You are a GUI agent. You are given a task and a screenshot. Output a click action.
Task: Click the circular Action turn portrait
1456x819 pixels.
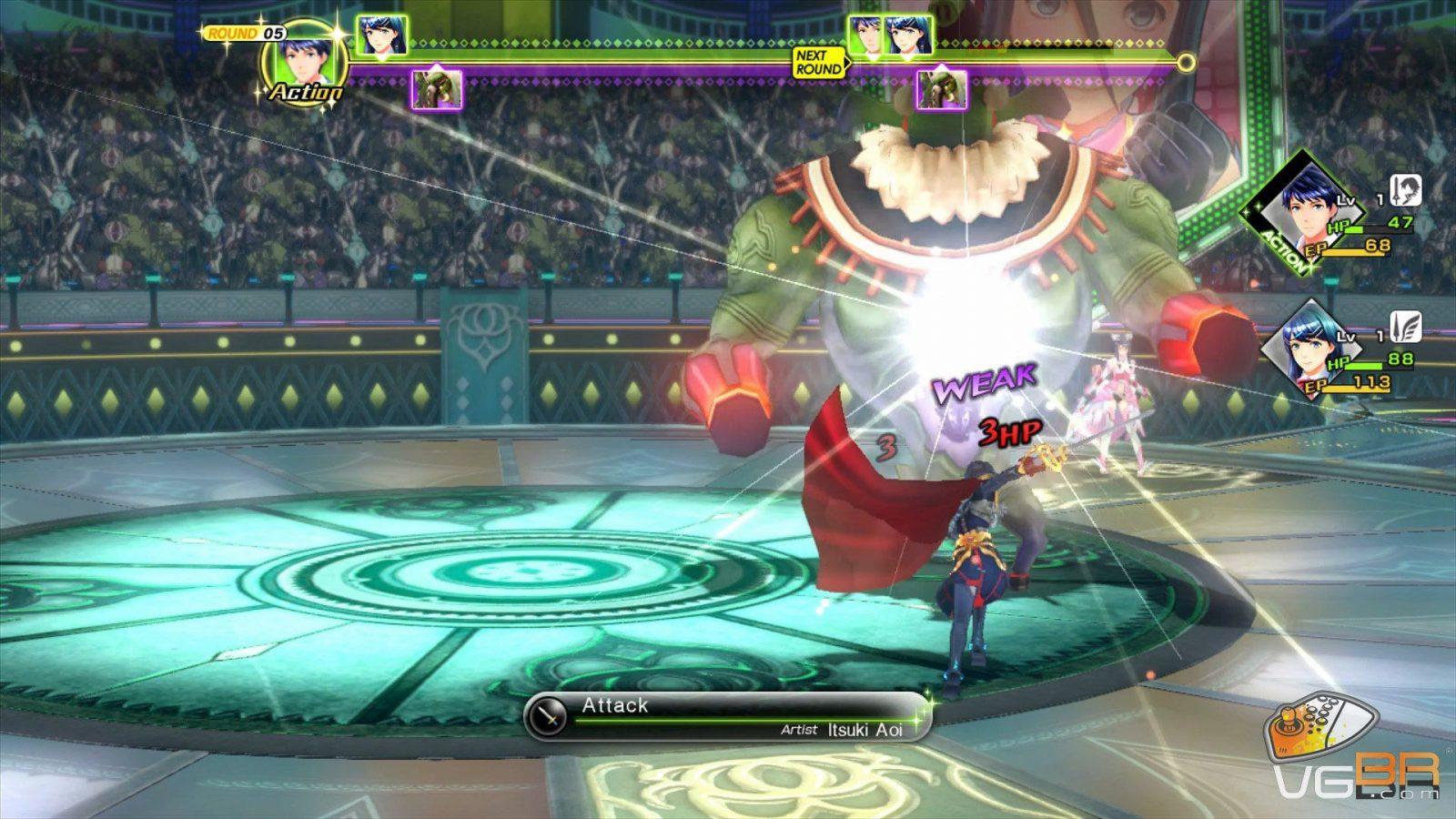click(305, 59)
